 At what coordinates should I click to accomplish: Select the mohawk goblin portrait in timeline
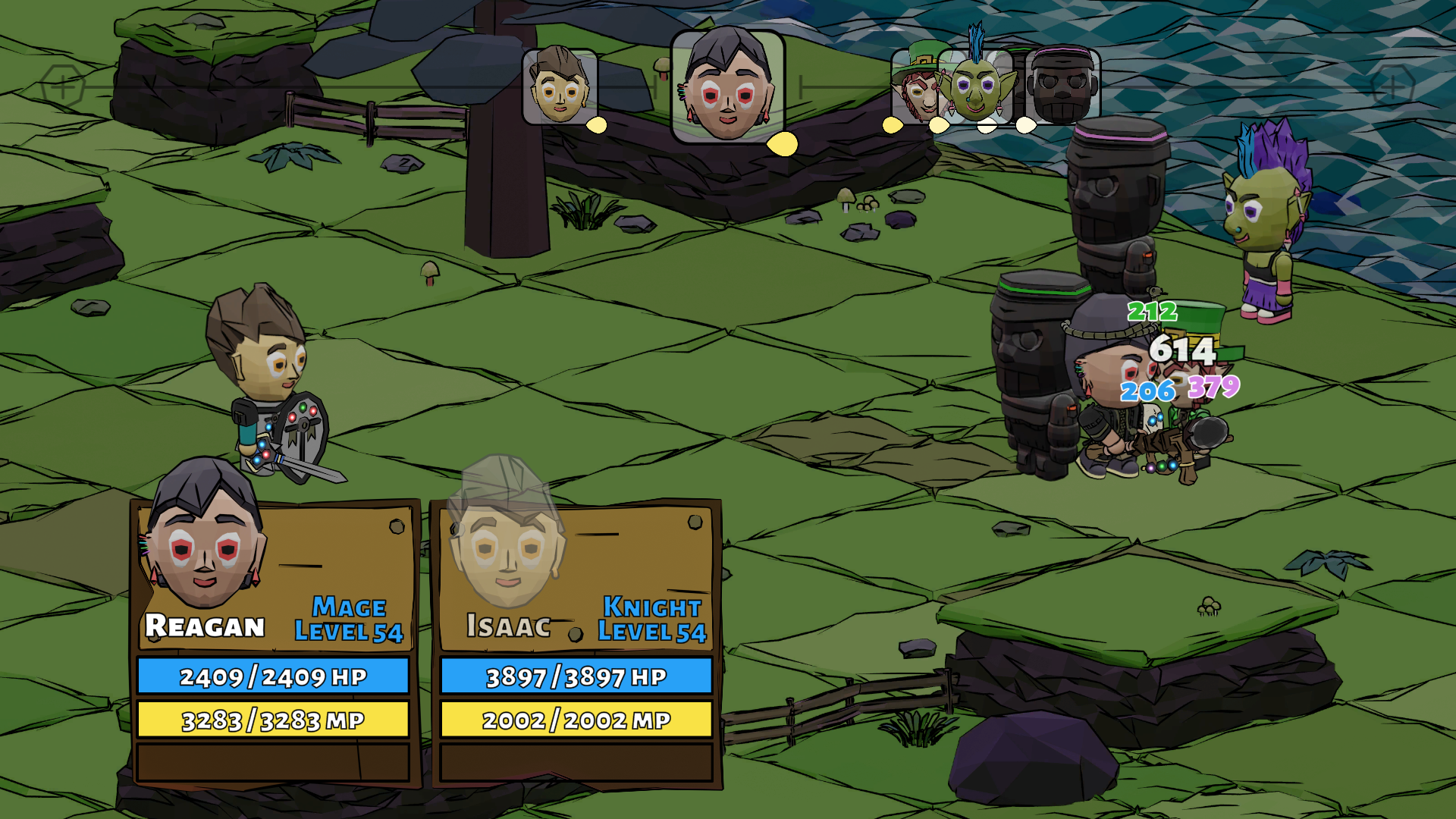pos(976,87)
